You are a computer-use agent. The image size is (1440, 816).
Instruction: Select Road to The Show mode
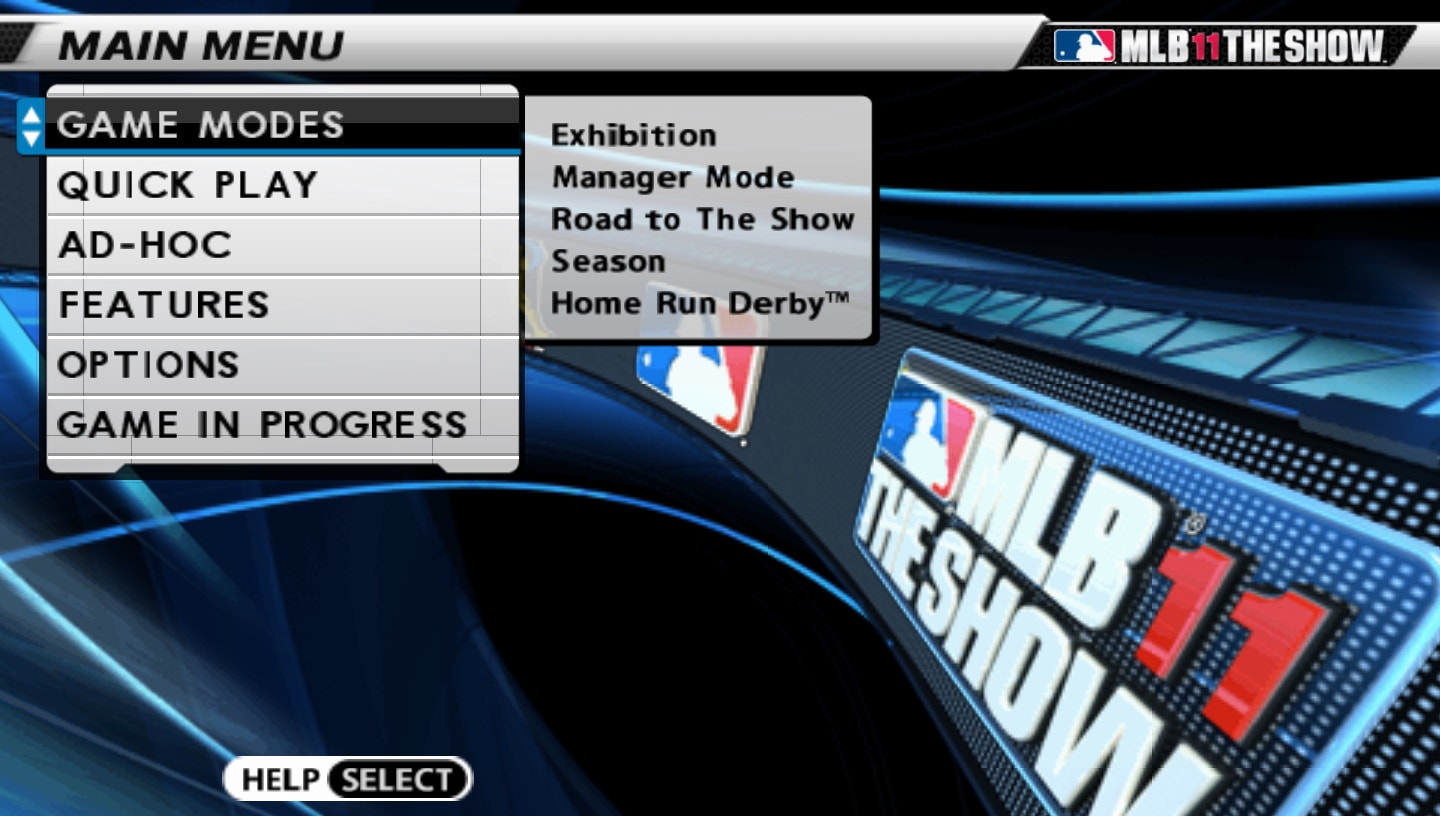point(702,219)
